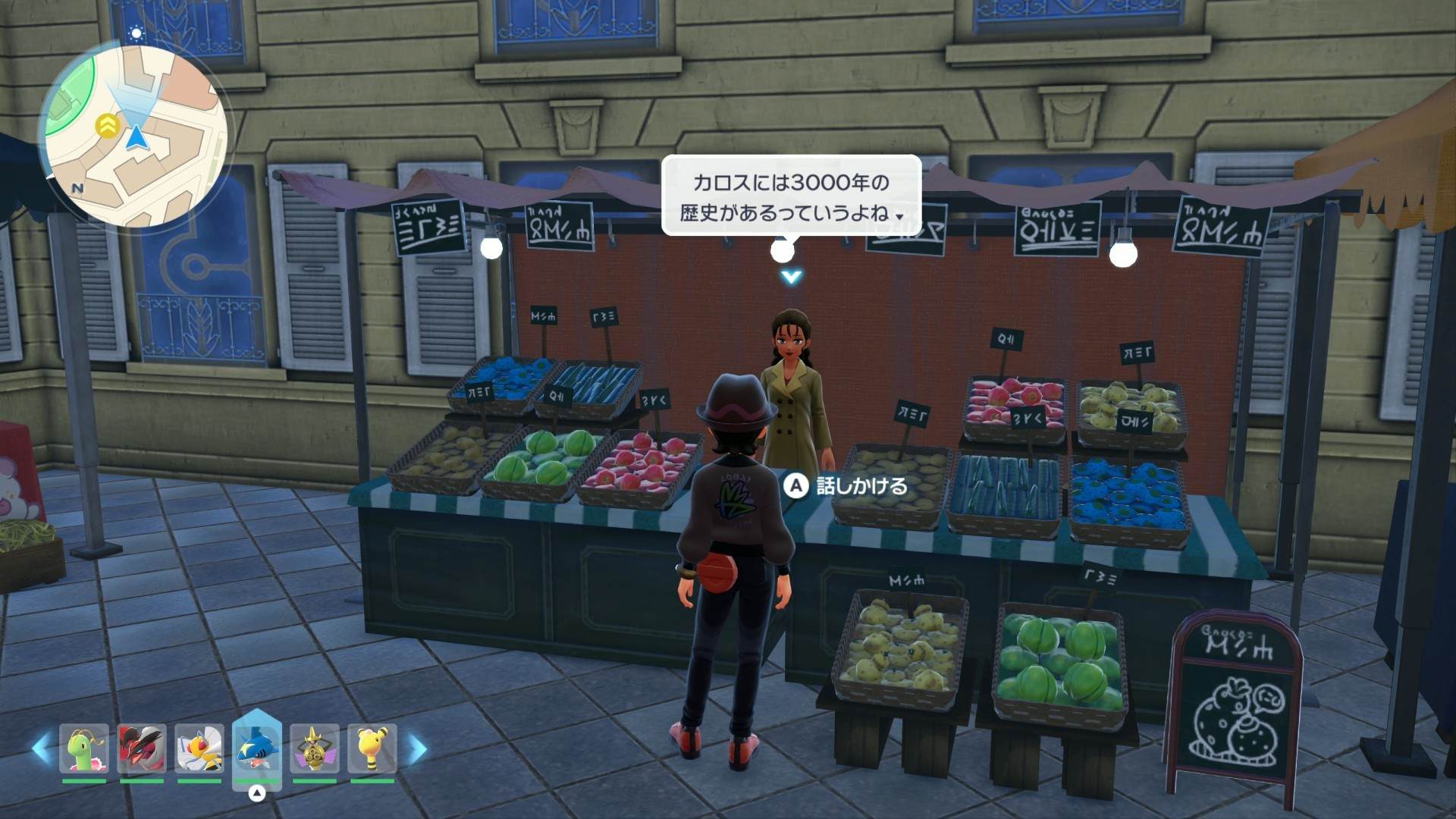Choose the Ampharos party slot
The image size is (1456, 819).
(x=372, y=749)
